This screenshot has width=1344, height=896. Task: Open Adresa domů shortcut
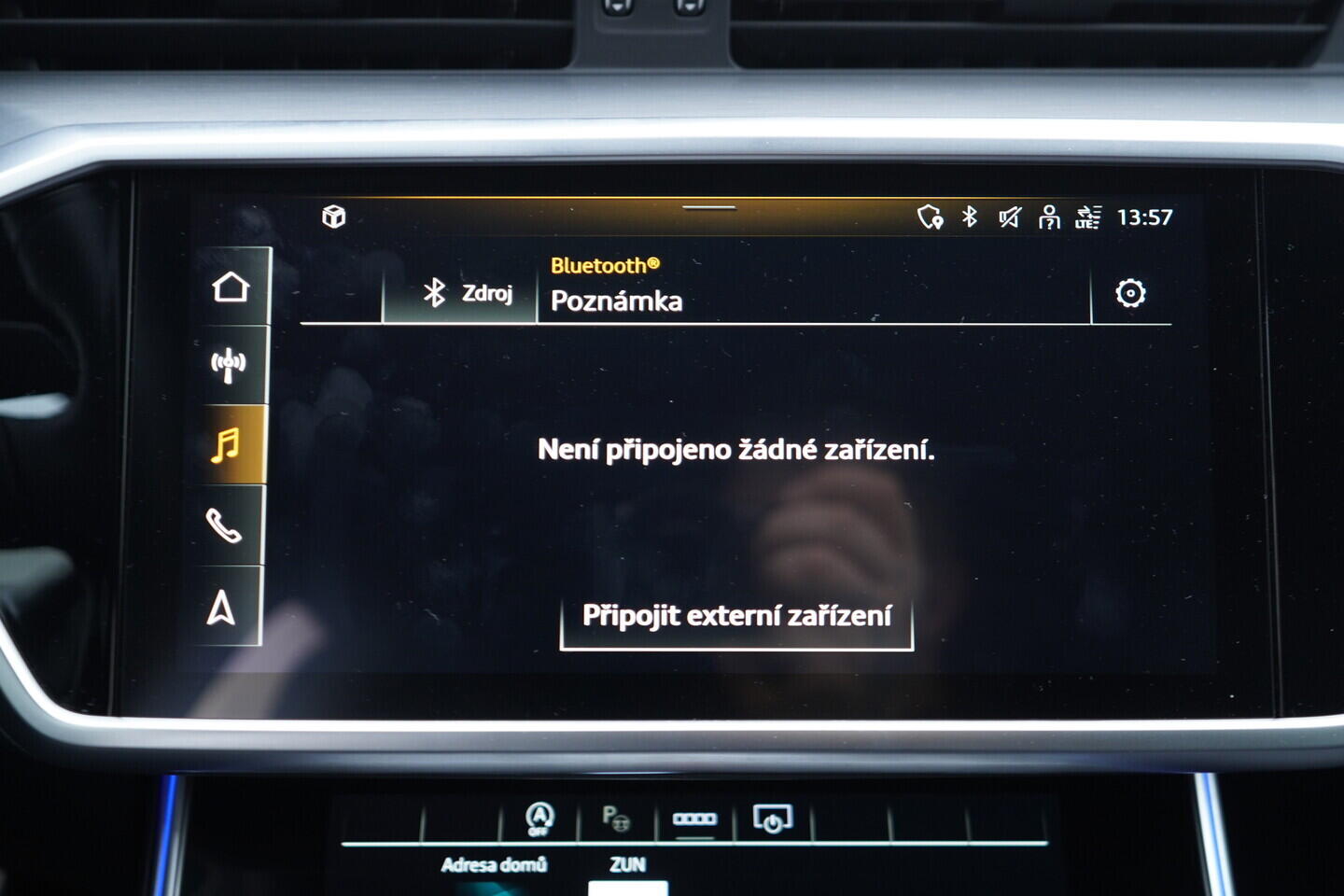(495, 862)
